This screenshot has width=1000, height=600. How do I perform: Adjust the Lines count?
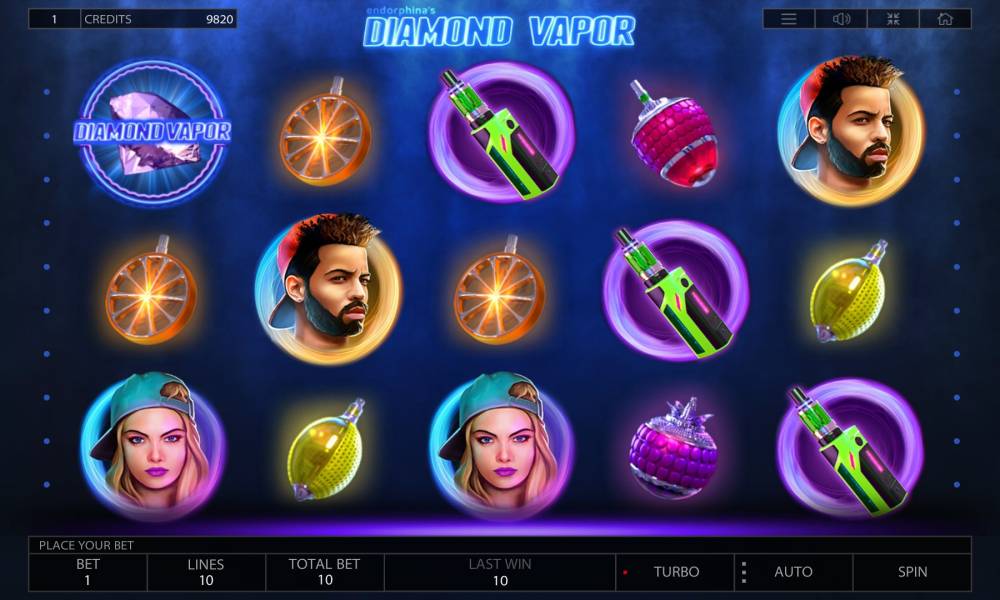click(206, 572)
